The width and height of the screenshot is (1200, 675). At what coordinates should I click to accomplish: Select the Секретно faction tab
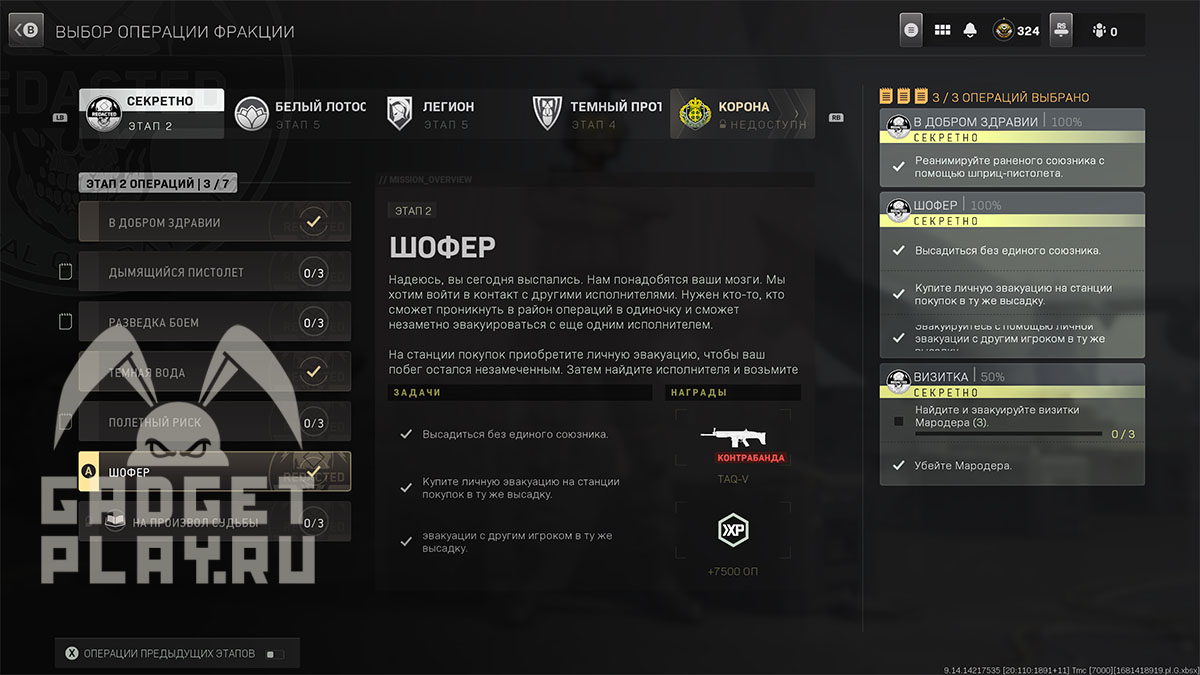tap(152, 113)
